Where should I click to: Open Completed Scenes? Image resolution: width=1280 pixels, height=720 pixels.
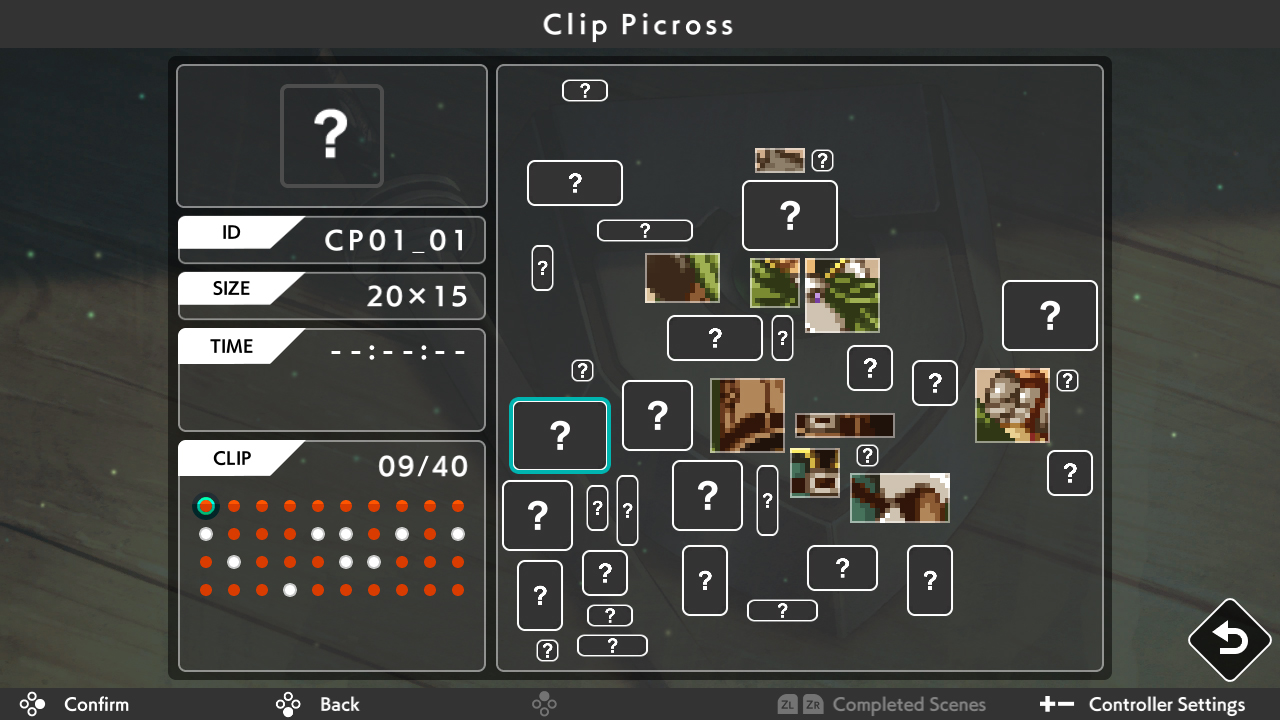coord(909,704)
